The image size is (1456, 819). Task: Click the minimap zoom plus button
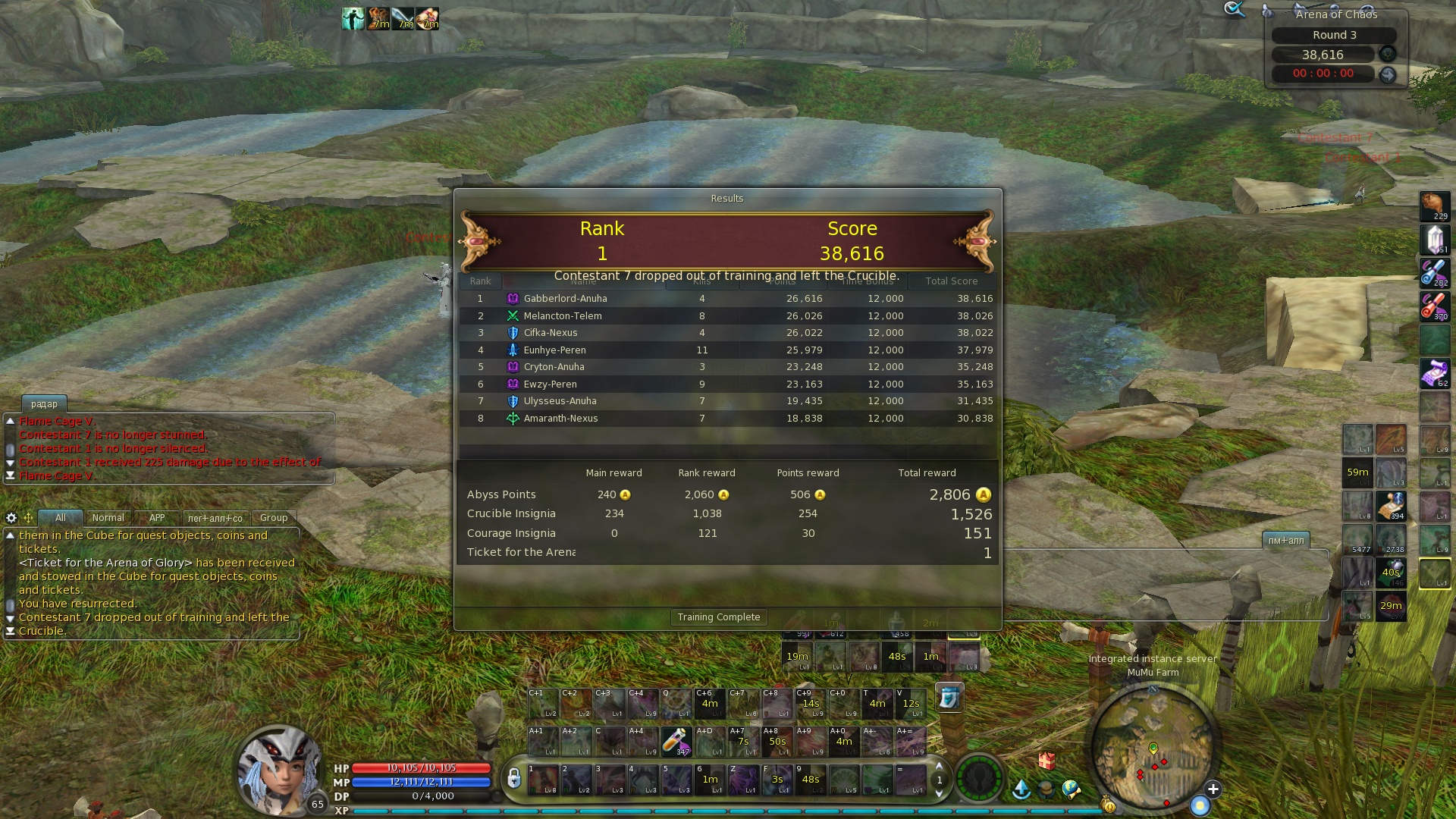pyautogui.click(x=1214, y=790)
